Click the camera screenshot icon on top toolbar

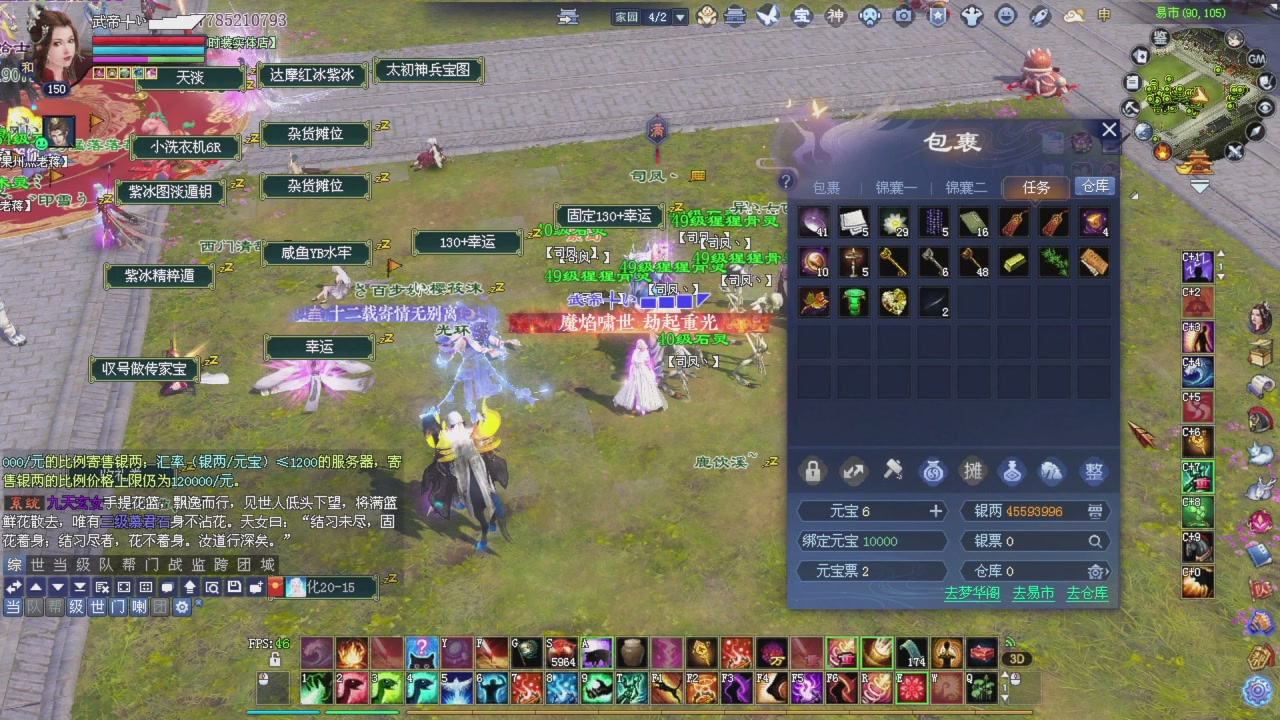click(x=904, y=16)
